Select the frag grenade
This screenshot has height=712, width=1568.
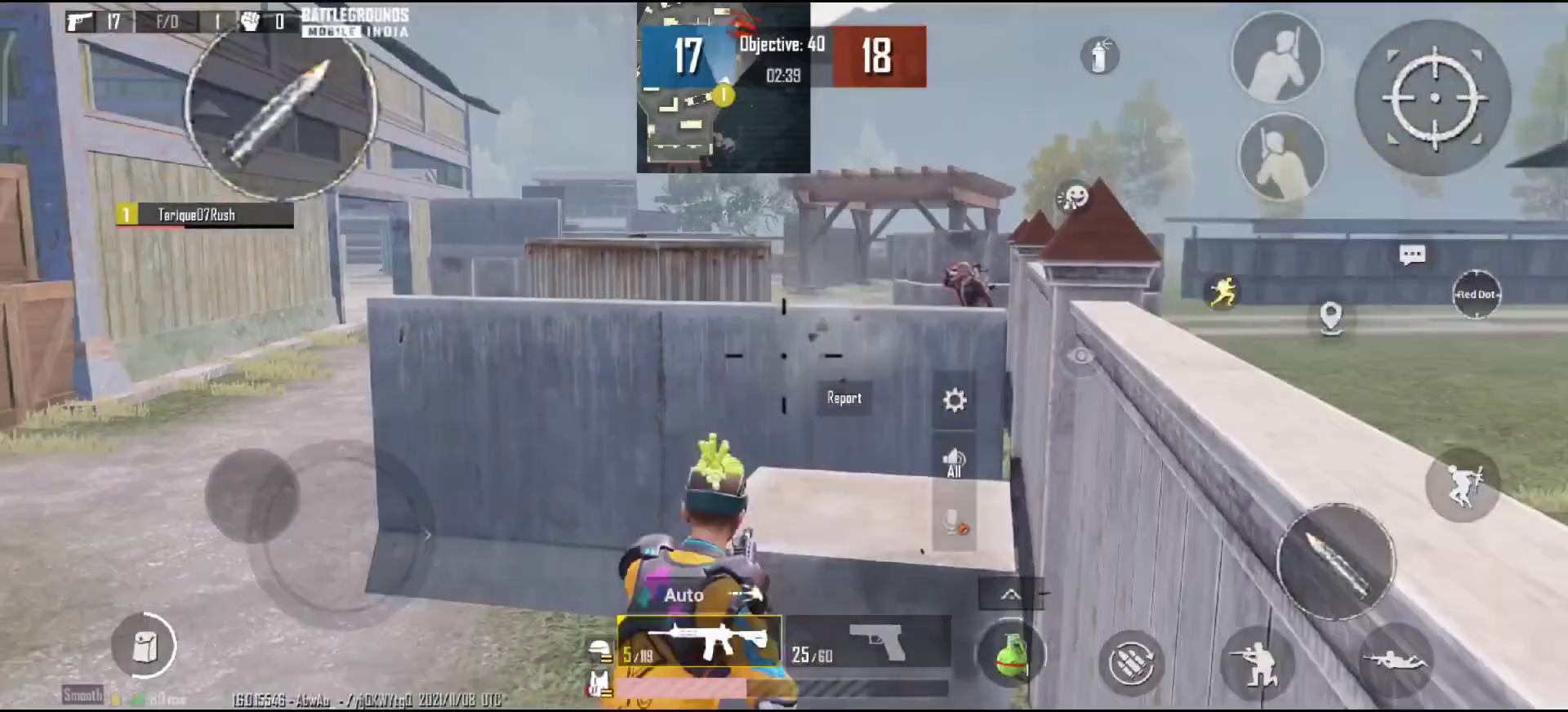tap(1013, 653)
